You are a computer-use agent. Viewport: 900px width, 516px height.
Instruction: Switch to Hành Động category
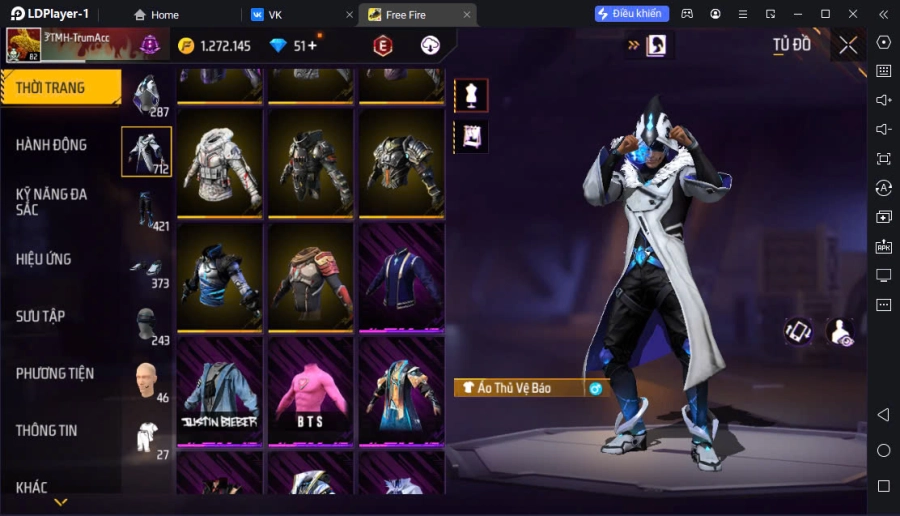[52, 145]
